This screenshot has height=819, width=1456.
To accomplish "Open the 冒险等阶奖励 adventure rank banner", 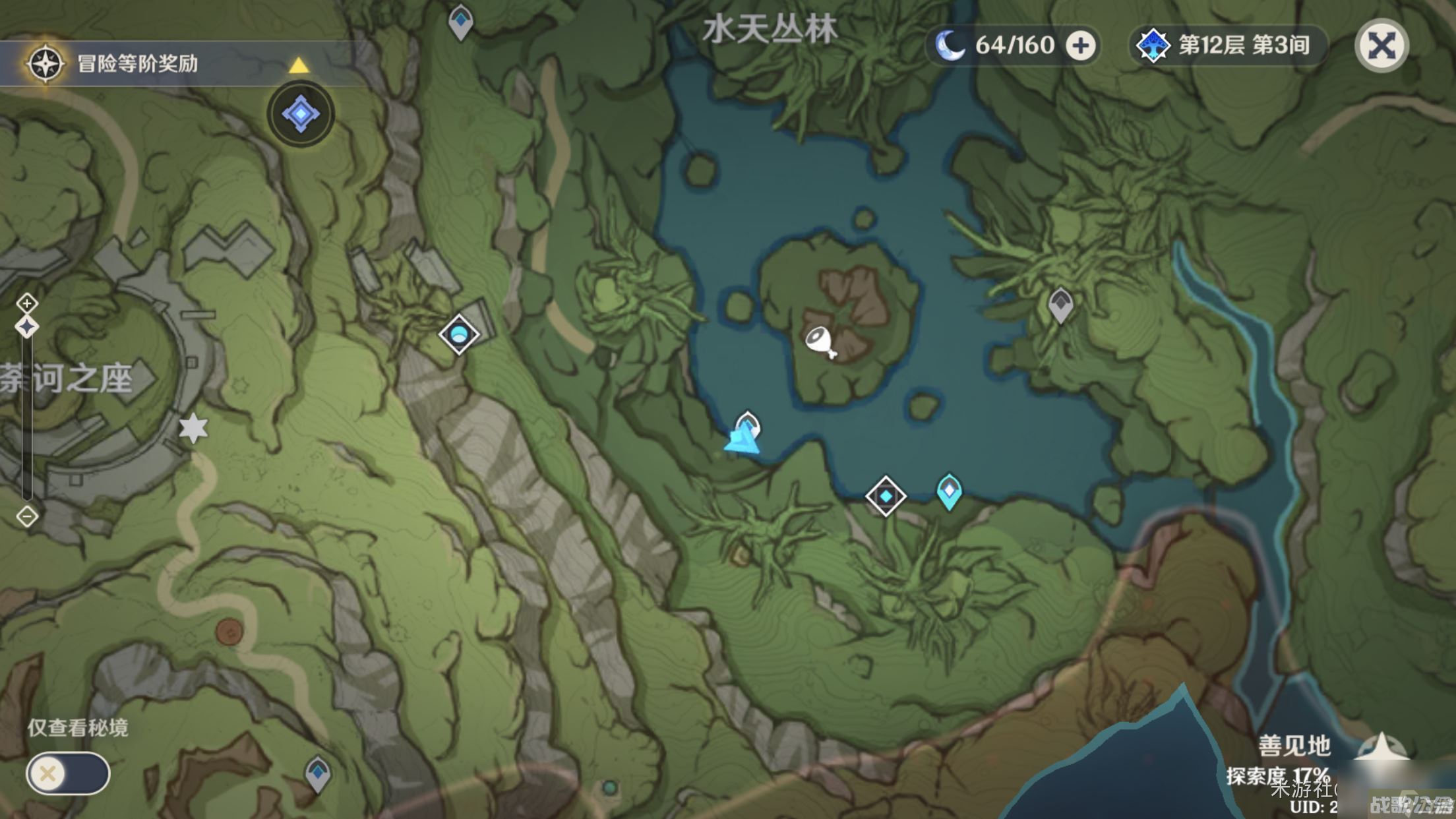I will (x=137, y=63).
